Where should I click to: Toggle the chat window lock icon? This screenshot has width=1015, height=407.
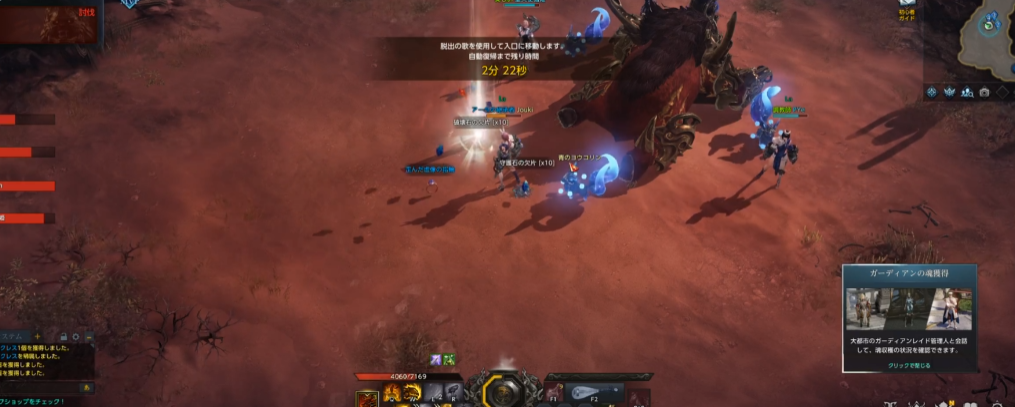[x=64, y=336]
